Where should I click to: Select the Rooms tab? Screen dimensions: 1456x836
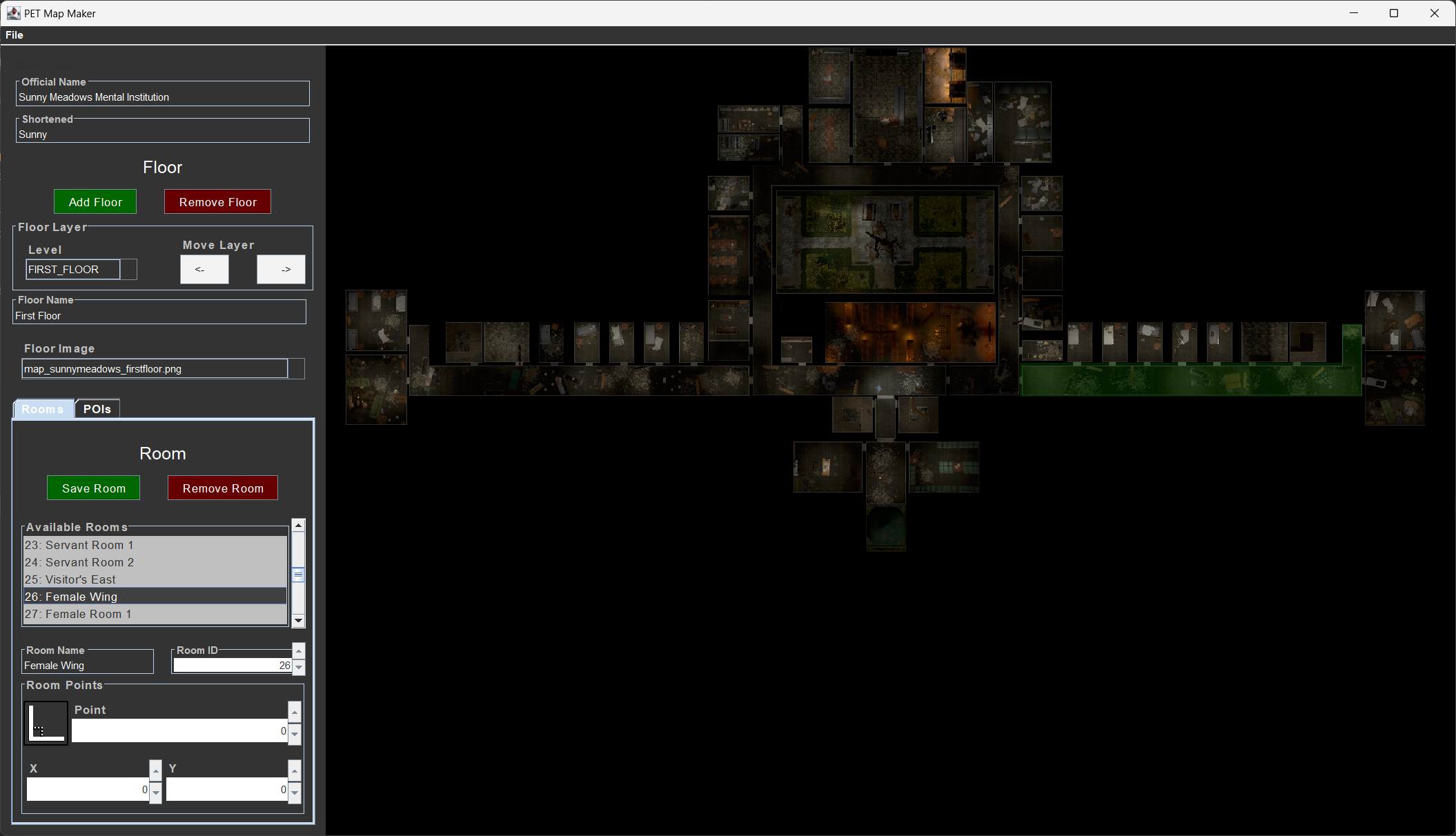click(42, 408)
